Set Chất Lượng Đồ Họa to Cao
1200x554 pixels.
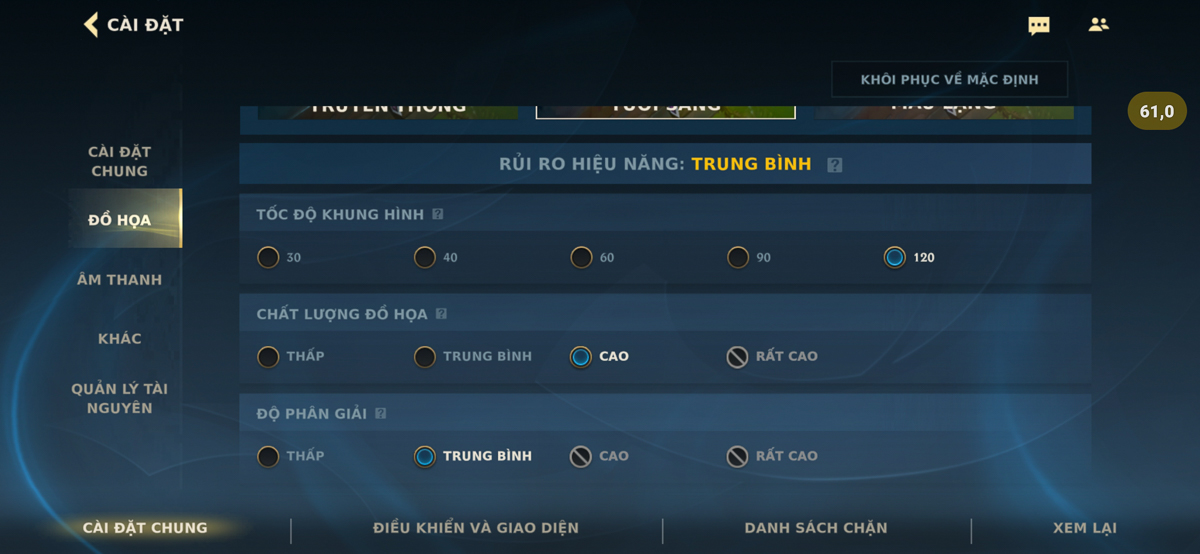click(x=581, y=357)
